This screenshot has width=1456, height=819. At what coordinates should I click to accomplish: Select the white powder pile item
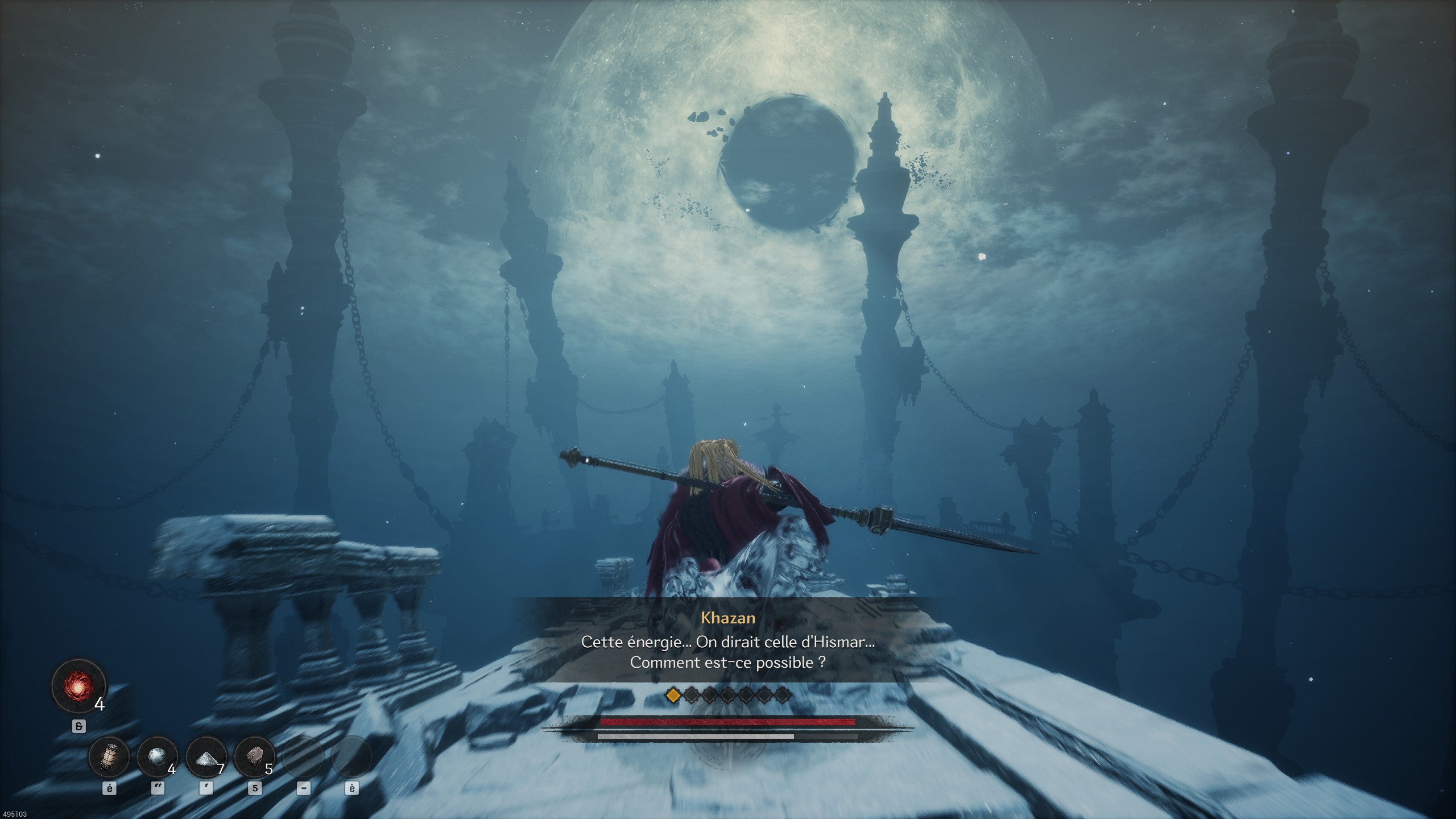[206, 757]
